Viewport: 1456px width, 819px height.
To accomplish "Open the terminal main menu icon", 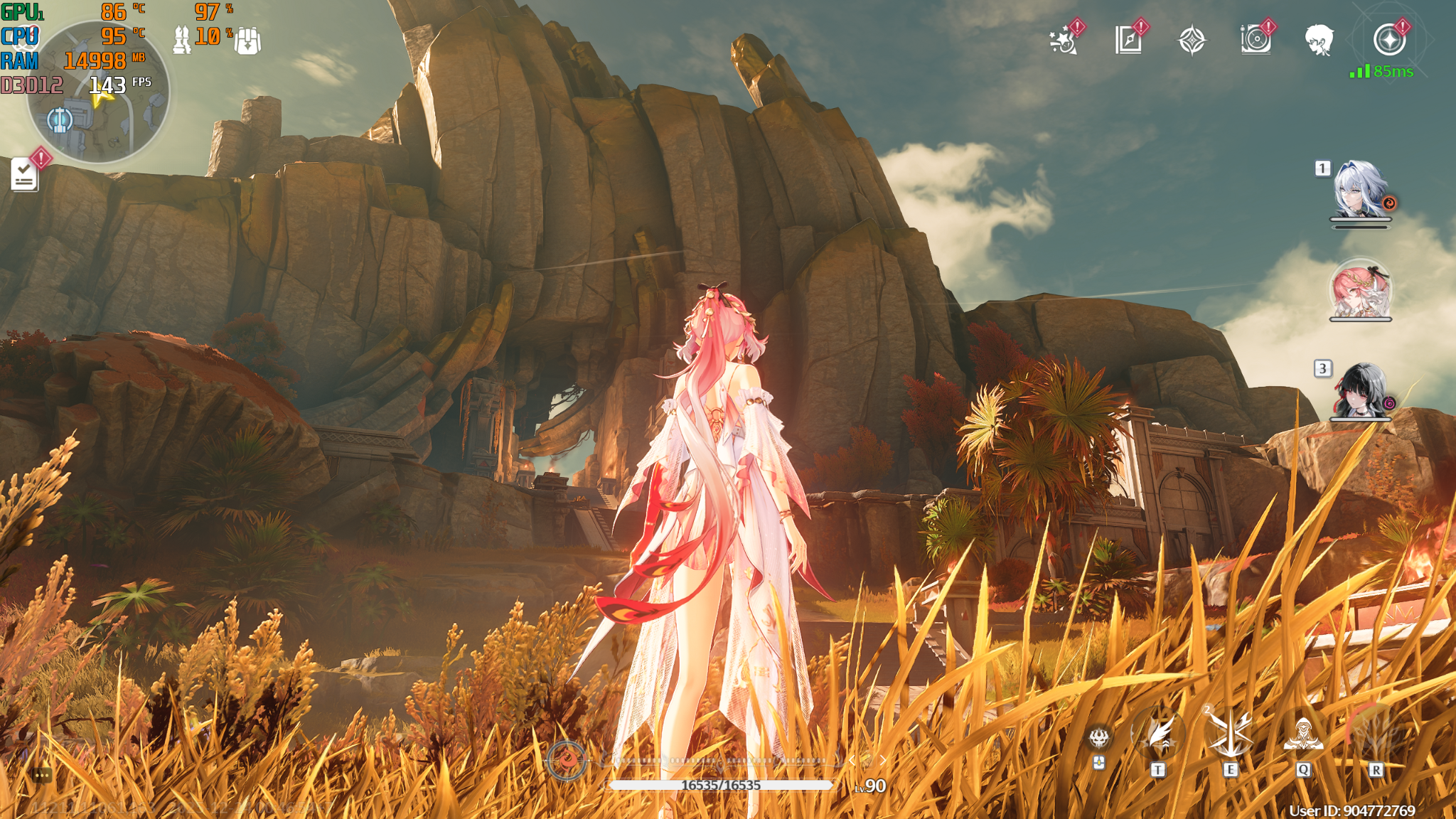I will (x=1389, y=41).
